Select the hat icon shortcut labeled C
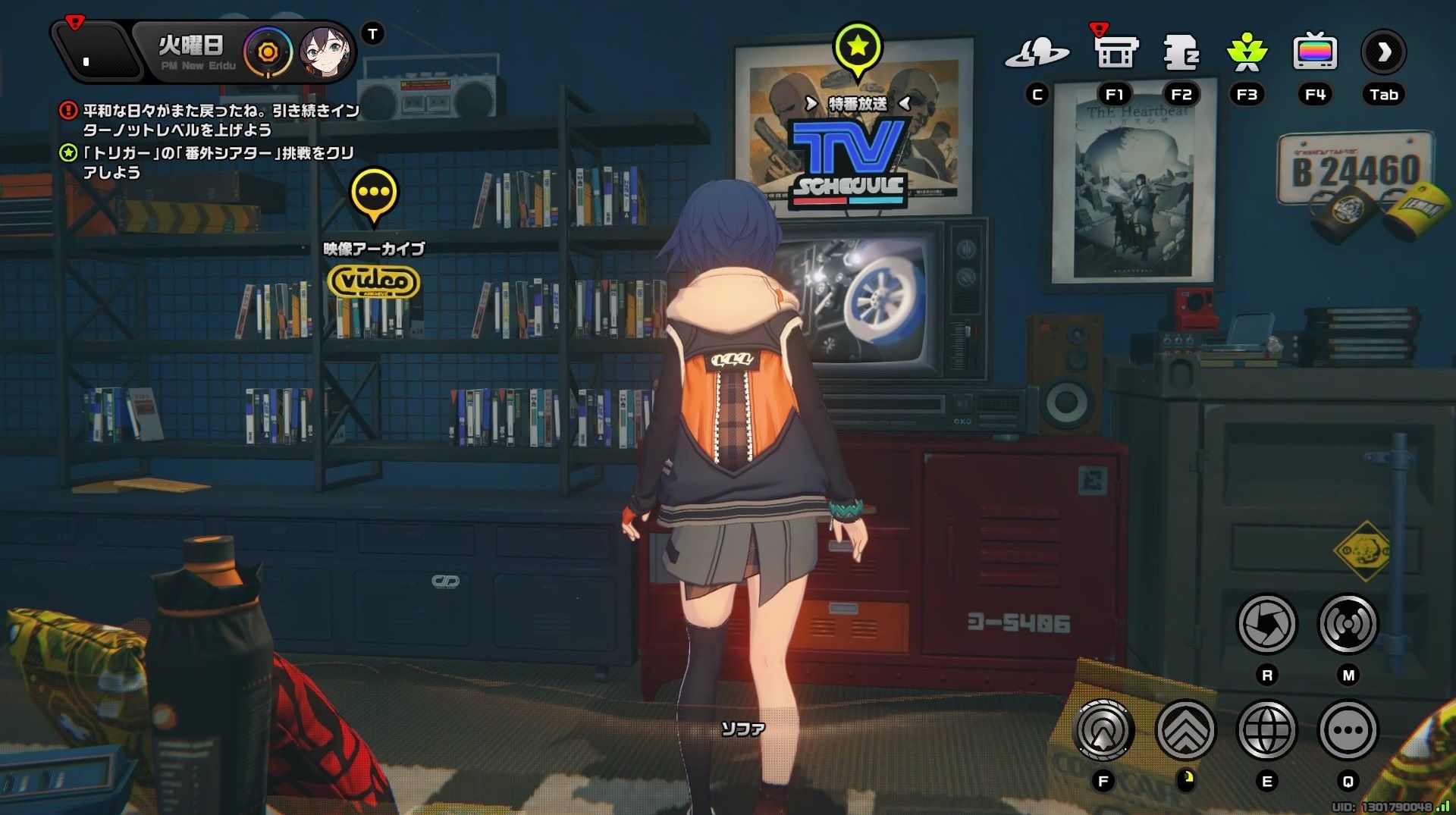The width and height of the screenshot is (1456, 815). click(x=1040, y=52)
